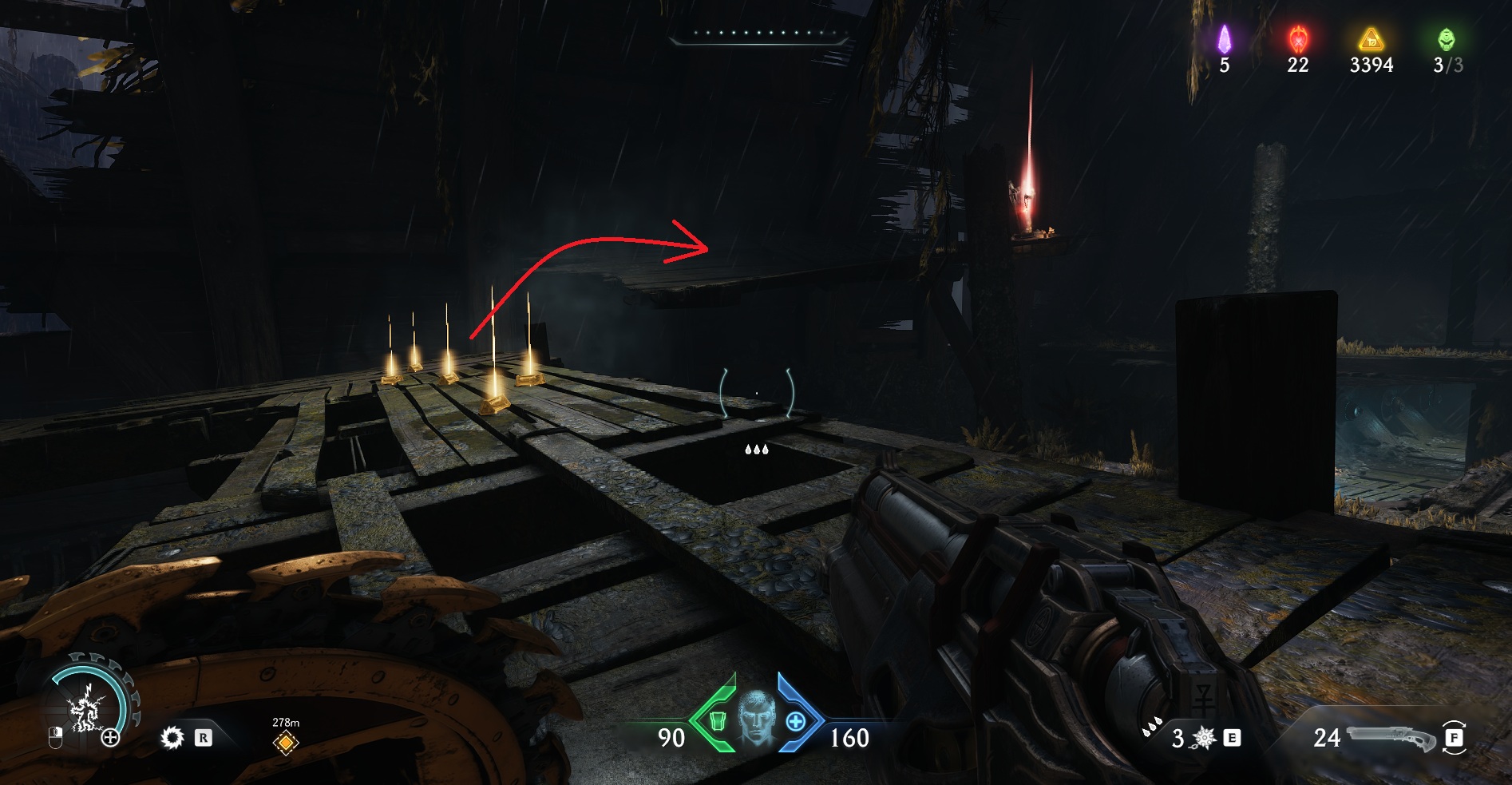Click the compass strip at top
Screen dimensions: 1512x785
click(x=758, y=34)
